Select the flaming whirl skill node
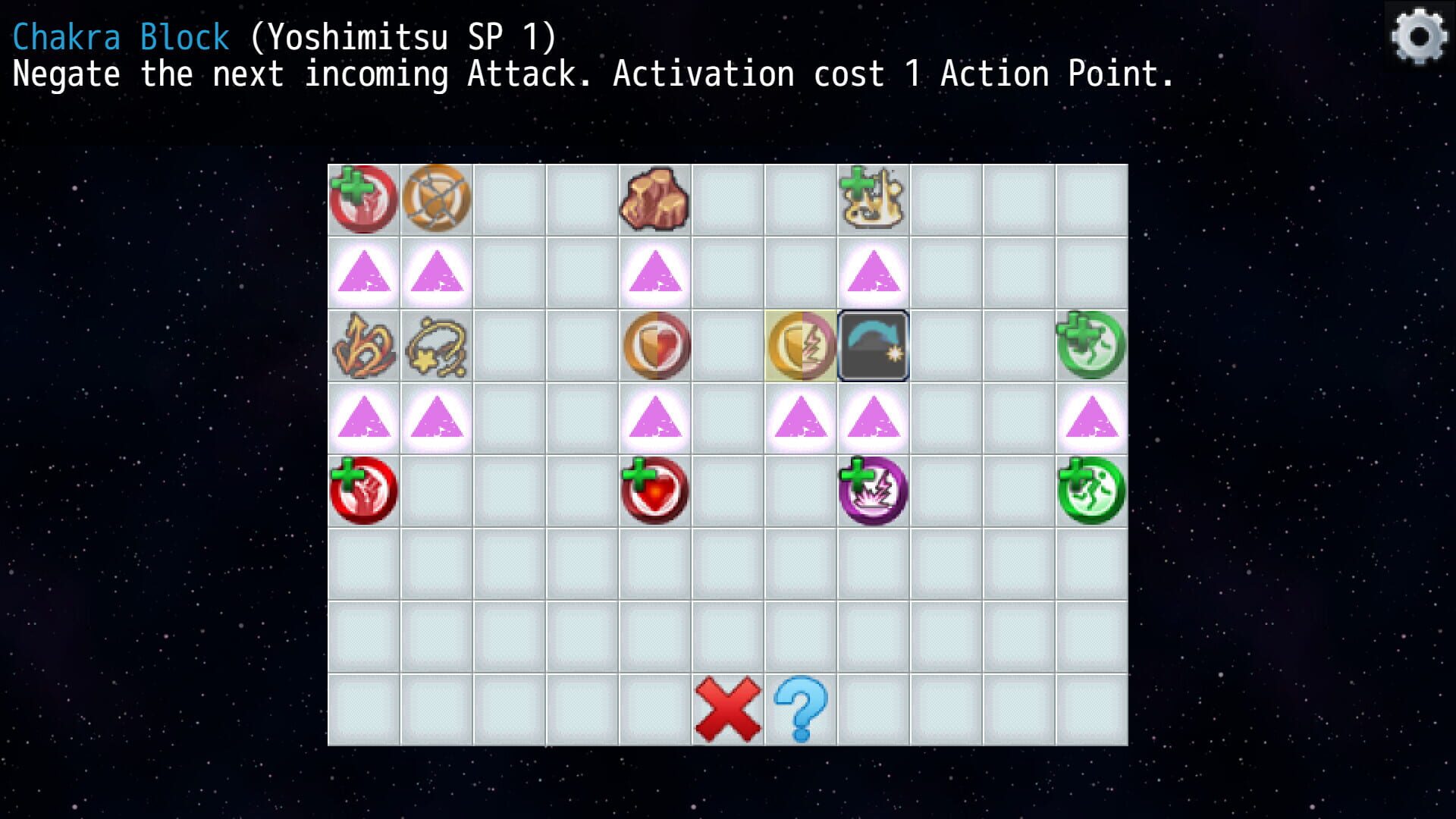 [364, 345]
